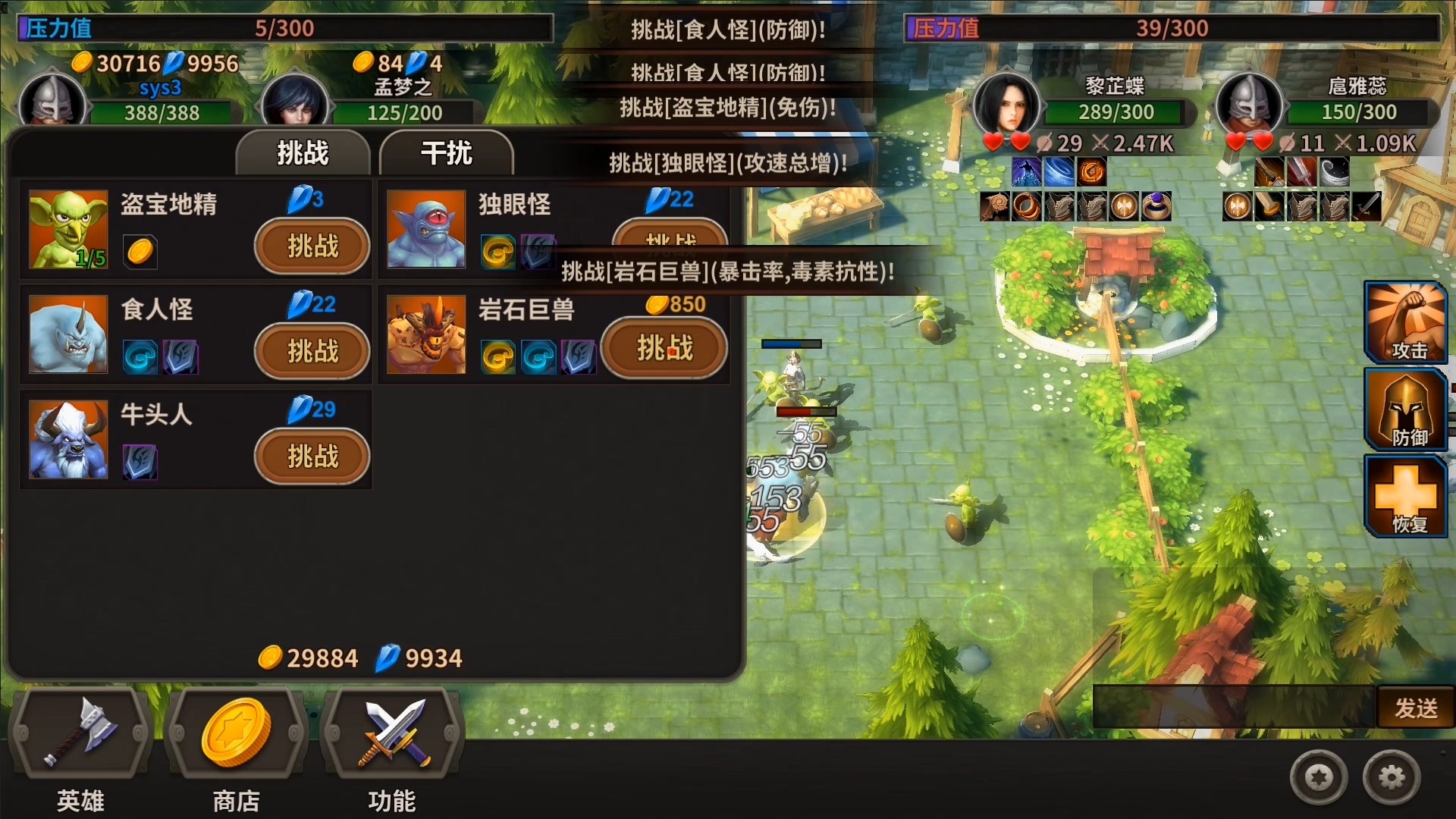
Task: Switch to the 干扰 tab
Action: 447,152
